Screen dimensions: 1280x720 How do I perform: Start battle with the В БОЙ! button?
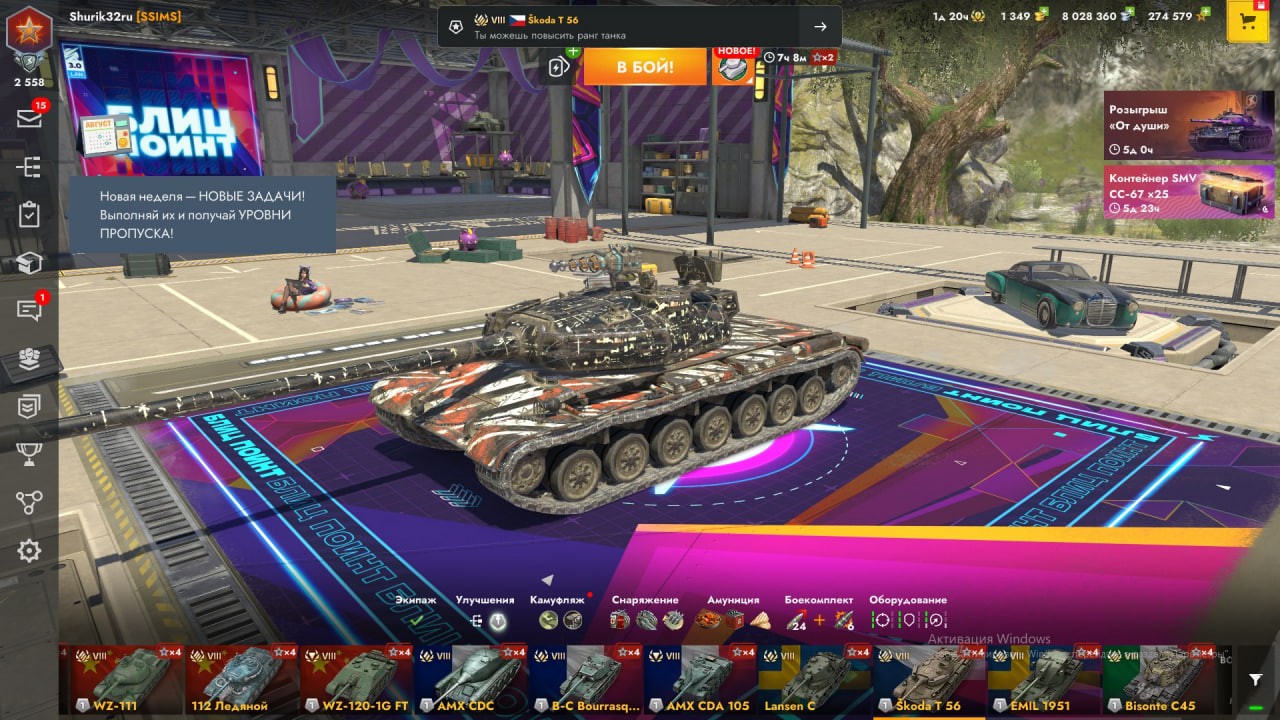[644, 67]
